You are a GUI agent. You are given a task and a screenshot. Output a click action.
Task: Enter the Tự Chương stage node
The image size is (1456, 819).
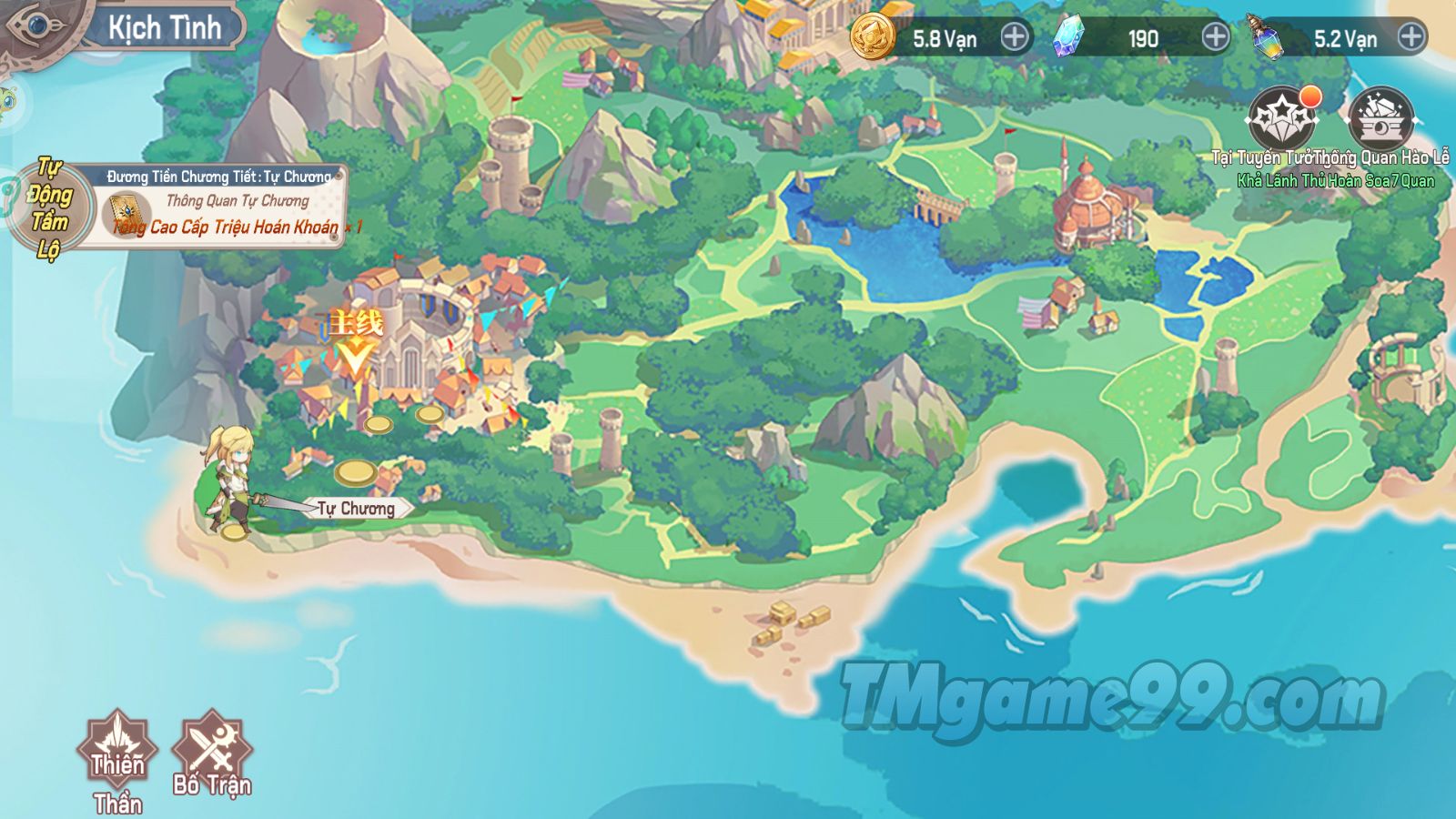[x=356, y=508]
